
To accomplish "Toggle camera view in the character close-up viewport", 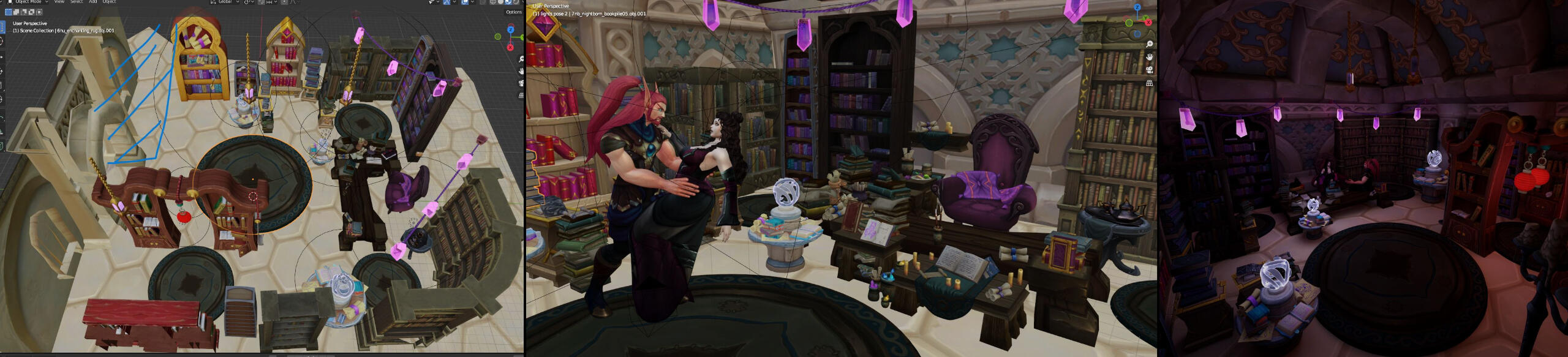I will (1150, 70).
